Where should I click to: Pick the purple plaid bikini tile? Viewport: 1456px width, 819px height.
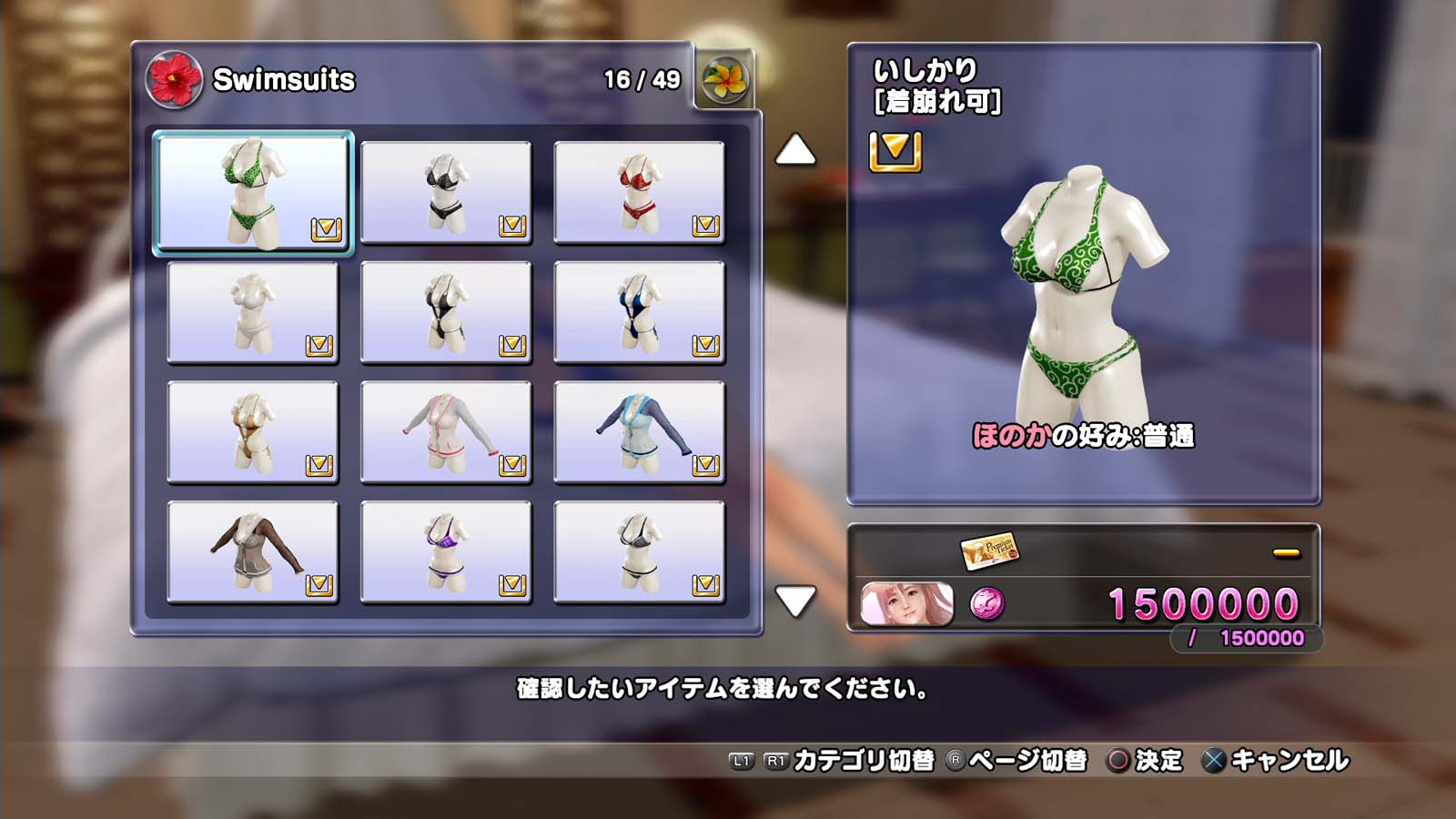tap(446, 553)
